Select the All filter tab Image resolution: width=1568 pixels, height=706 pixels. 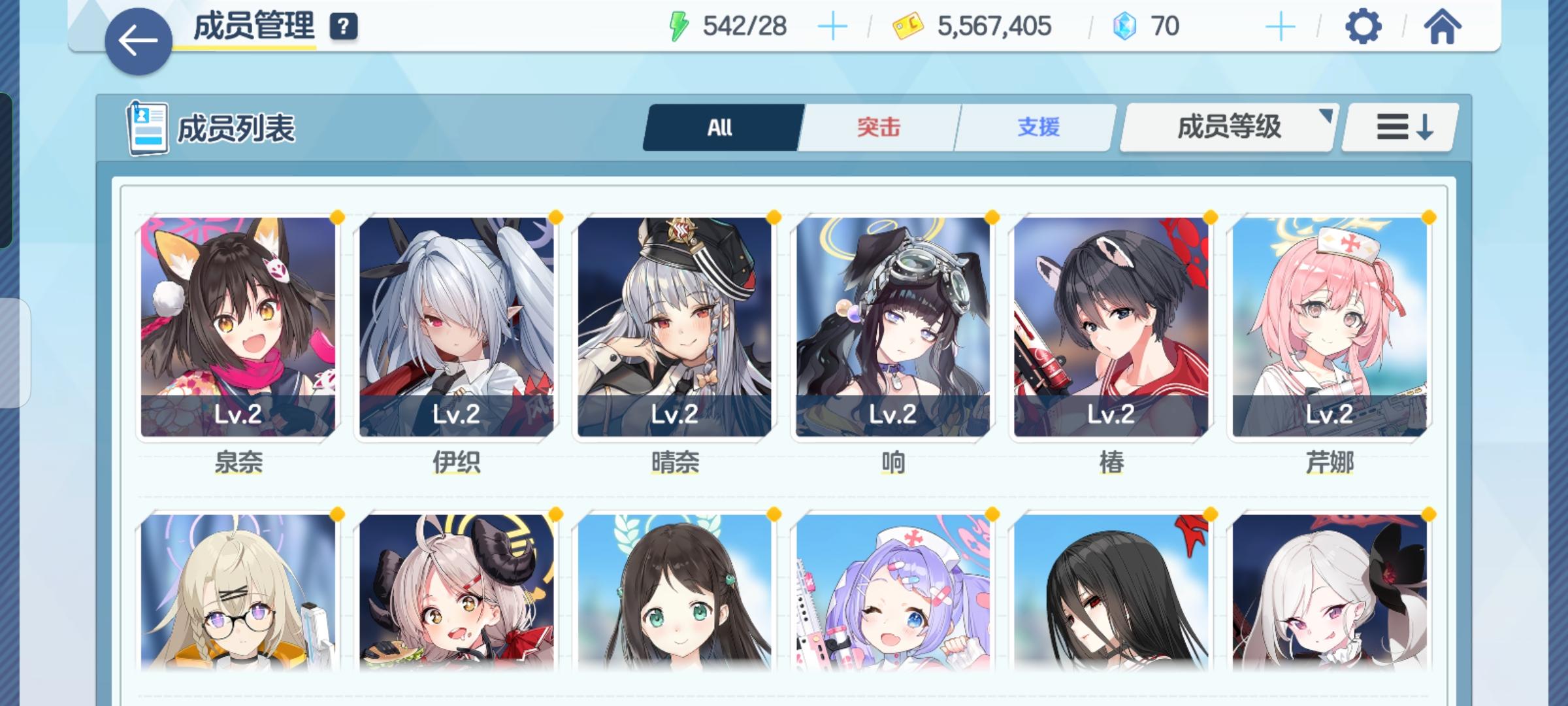point(719,127)
